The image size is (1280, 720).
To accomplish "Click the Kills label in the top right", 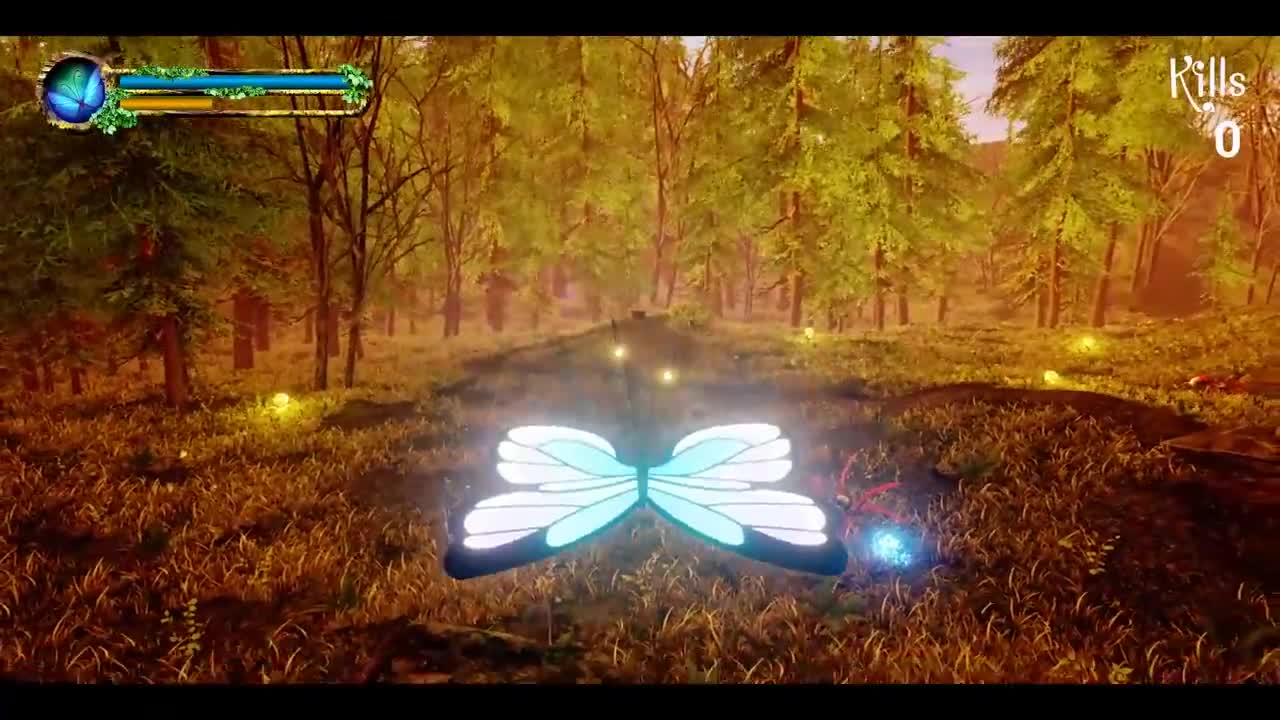I will coord(1208,80).
